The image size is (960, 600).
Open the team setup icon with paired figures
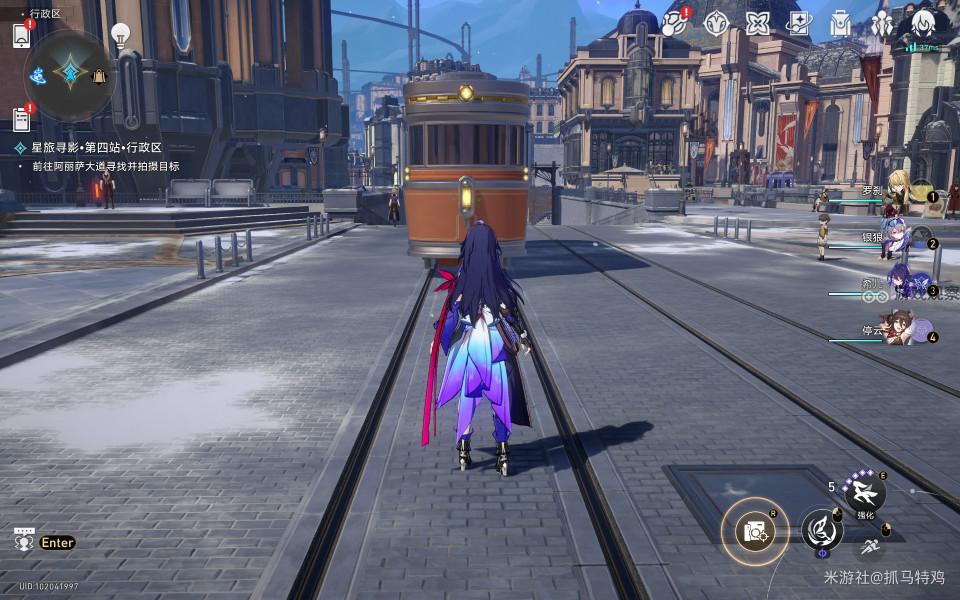pos(881,23)
